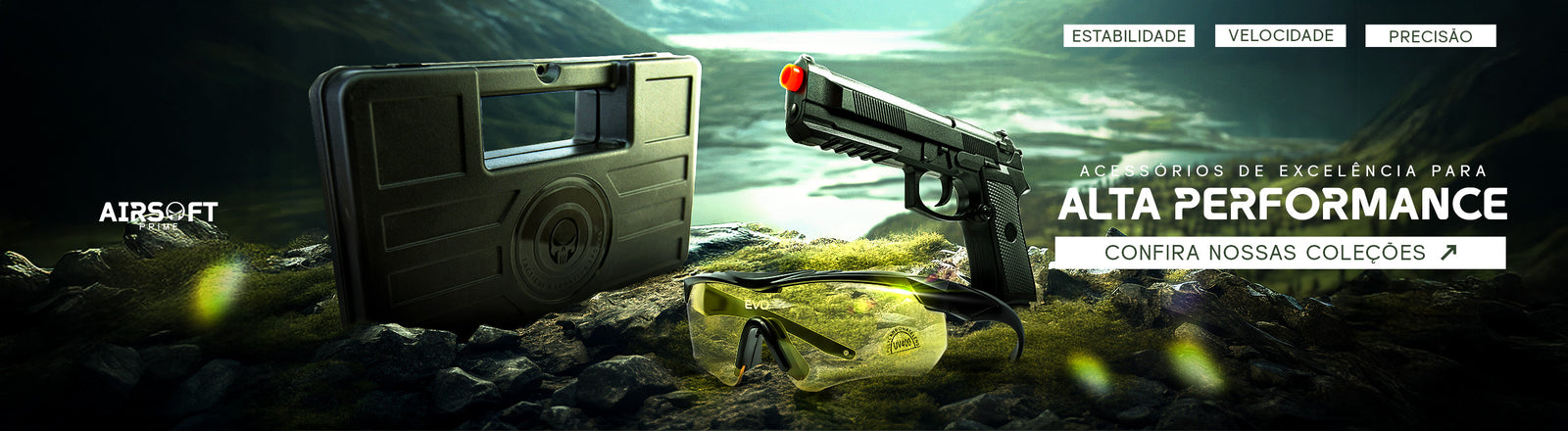Select the Estabilidade label
This screenshot has width=1568, height=431.
coord(1129,36)
